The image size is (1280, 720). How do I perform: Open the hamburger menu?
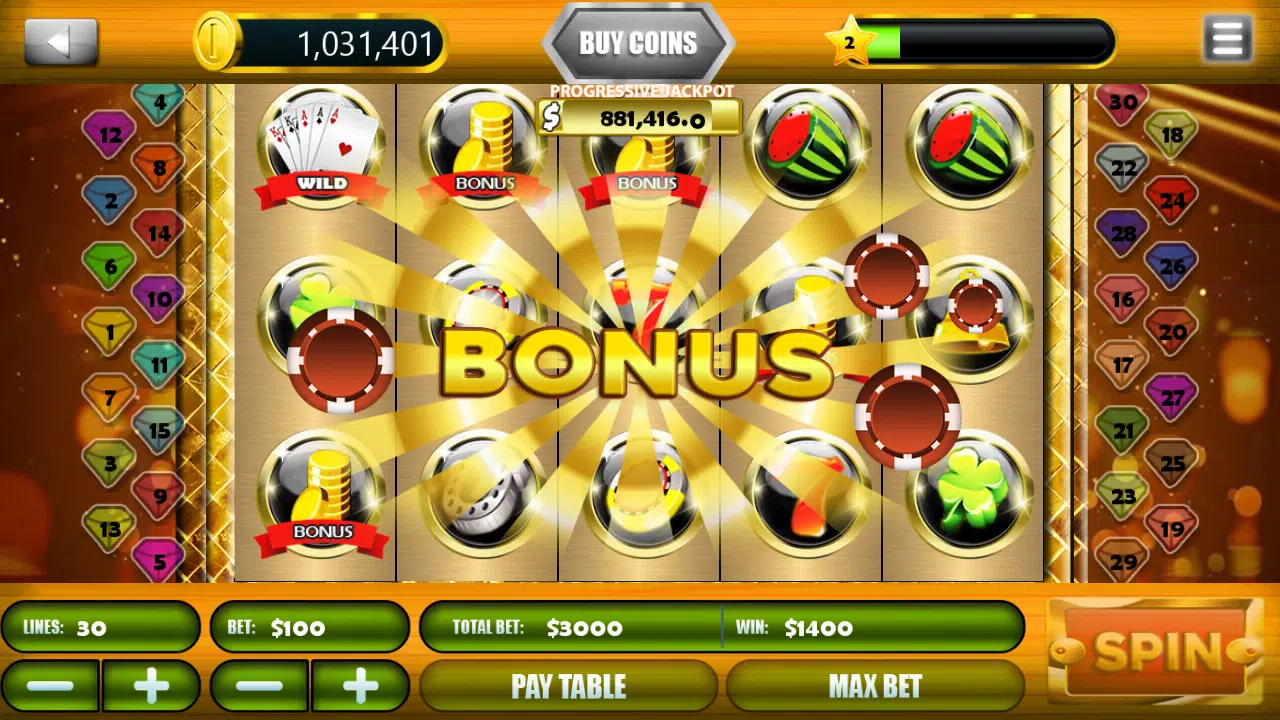[x=1227, y=41]
